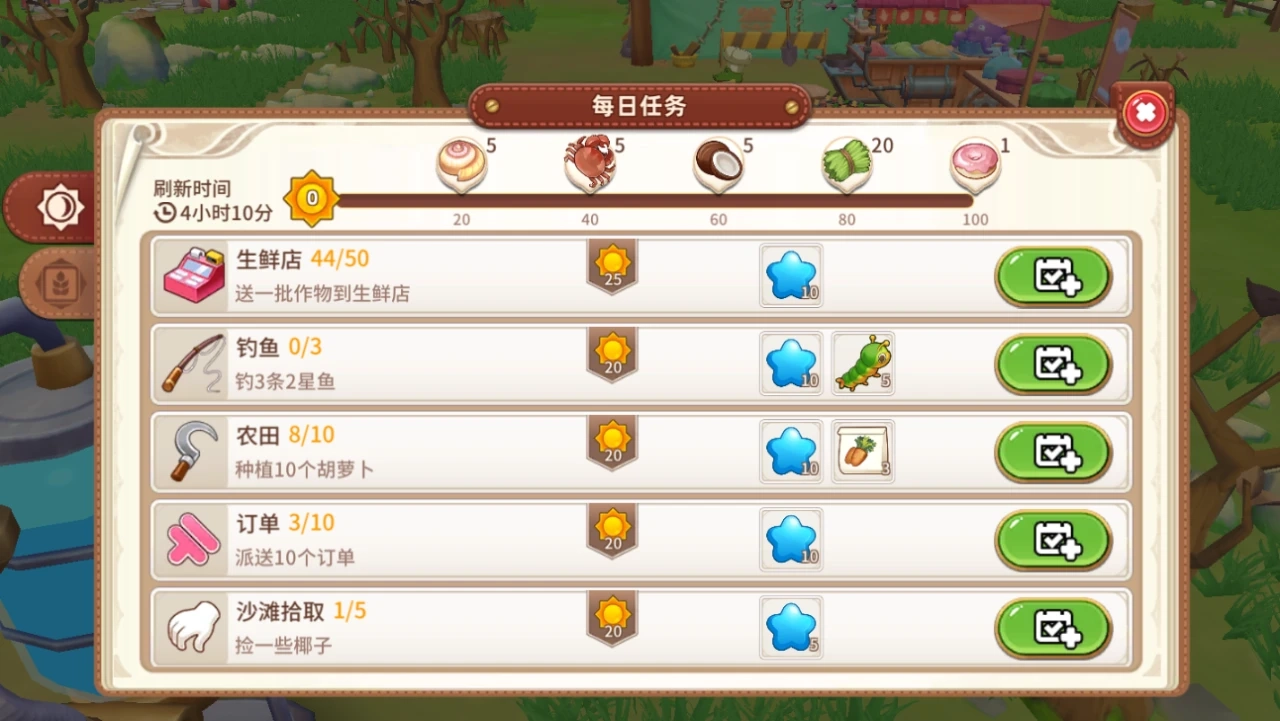1280x721 pixels.
Task: Click the sickle icon for the 农田 task
Action: (192, 451)
